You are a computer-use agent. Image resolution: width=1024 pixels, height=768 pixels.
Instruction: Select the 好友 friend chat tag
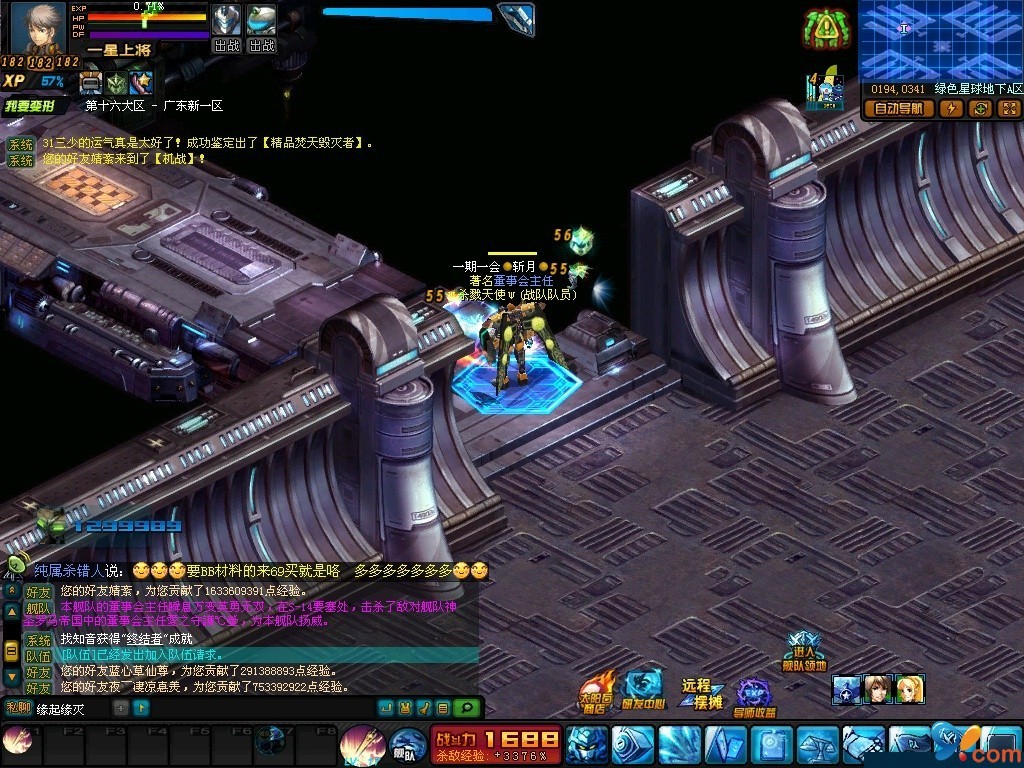(38, 592)
